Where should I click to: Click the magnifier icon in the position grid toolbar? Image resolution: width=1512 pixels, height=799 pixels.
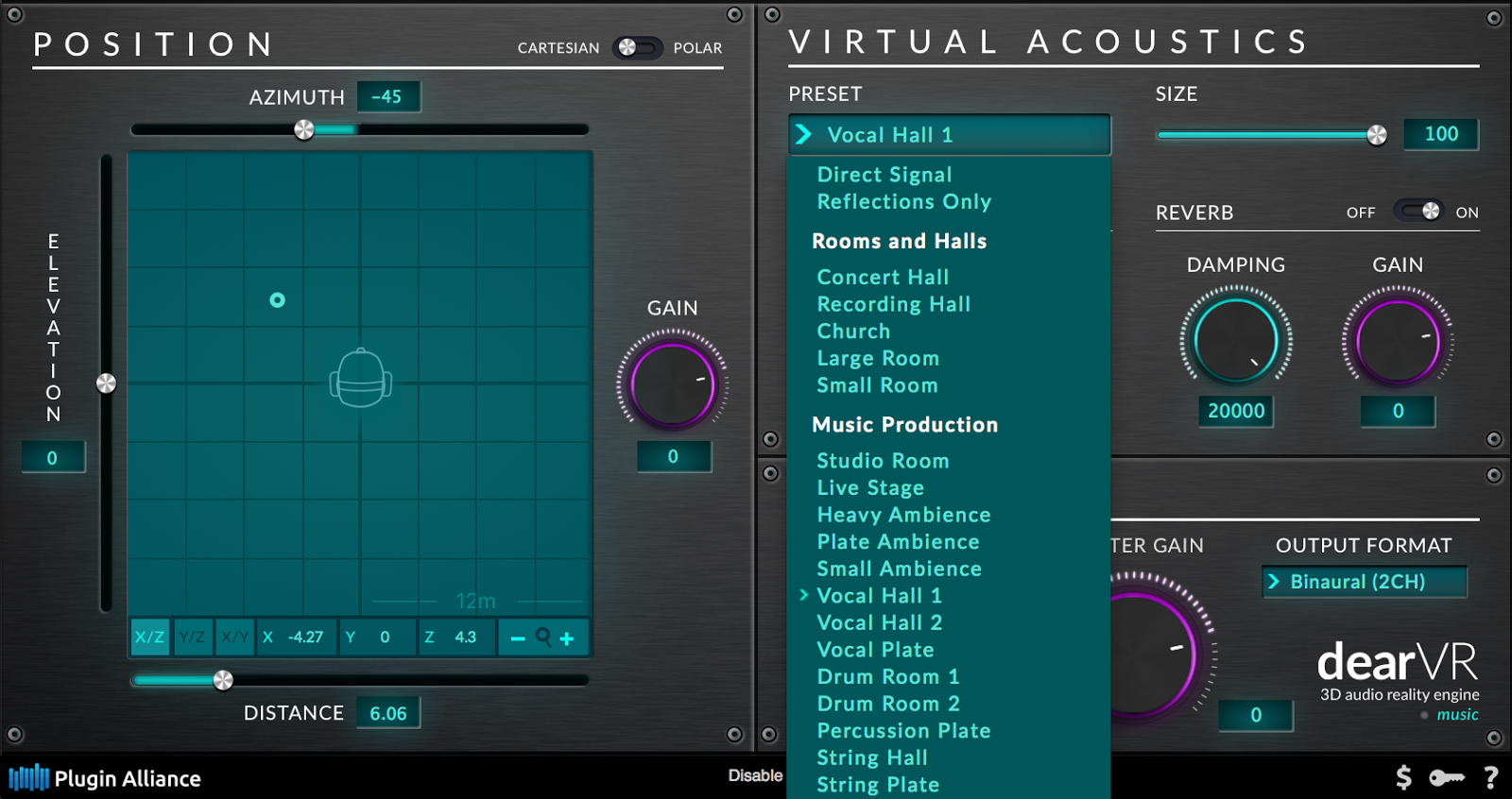pos(542,637)
